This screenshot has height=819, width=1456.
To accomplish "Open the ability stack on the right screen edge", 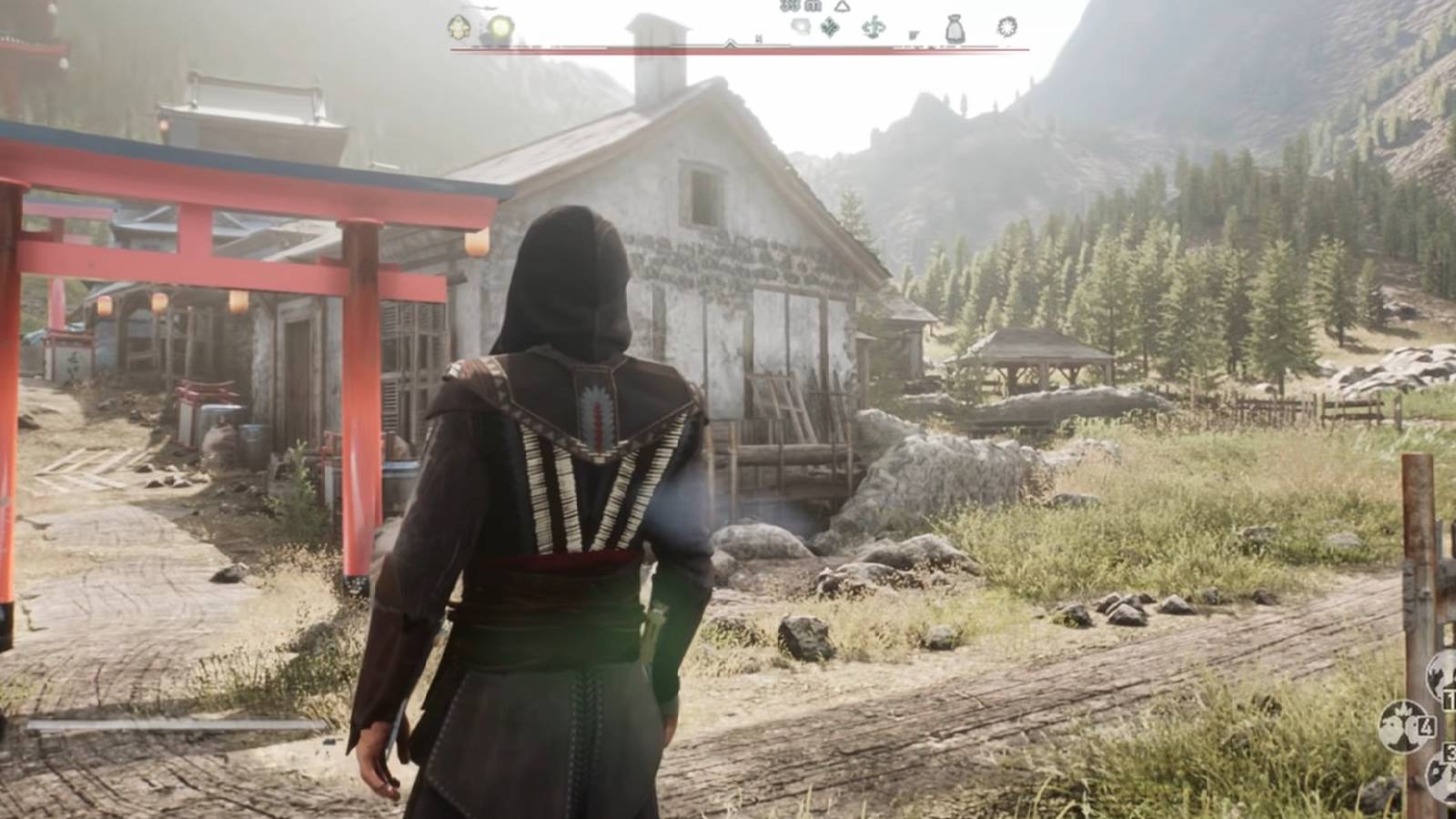I will coord(1441,728).
